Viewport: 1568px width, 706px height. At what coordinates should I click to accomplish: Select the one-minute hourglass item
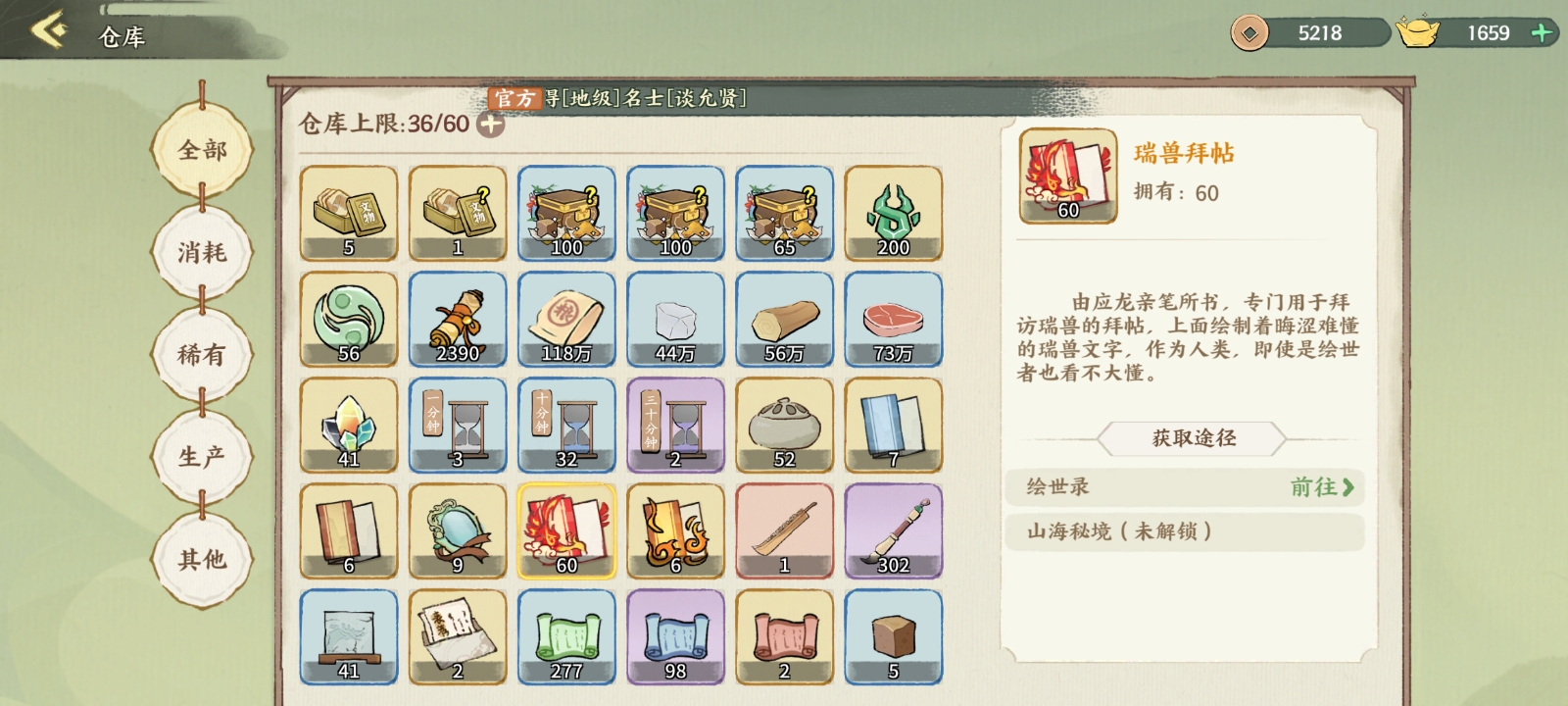(x=458, y=425)
